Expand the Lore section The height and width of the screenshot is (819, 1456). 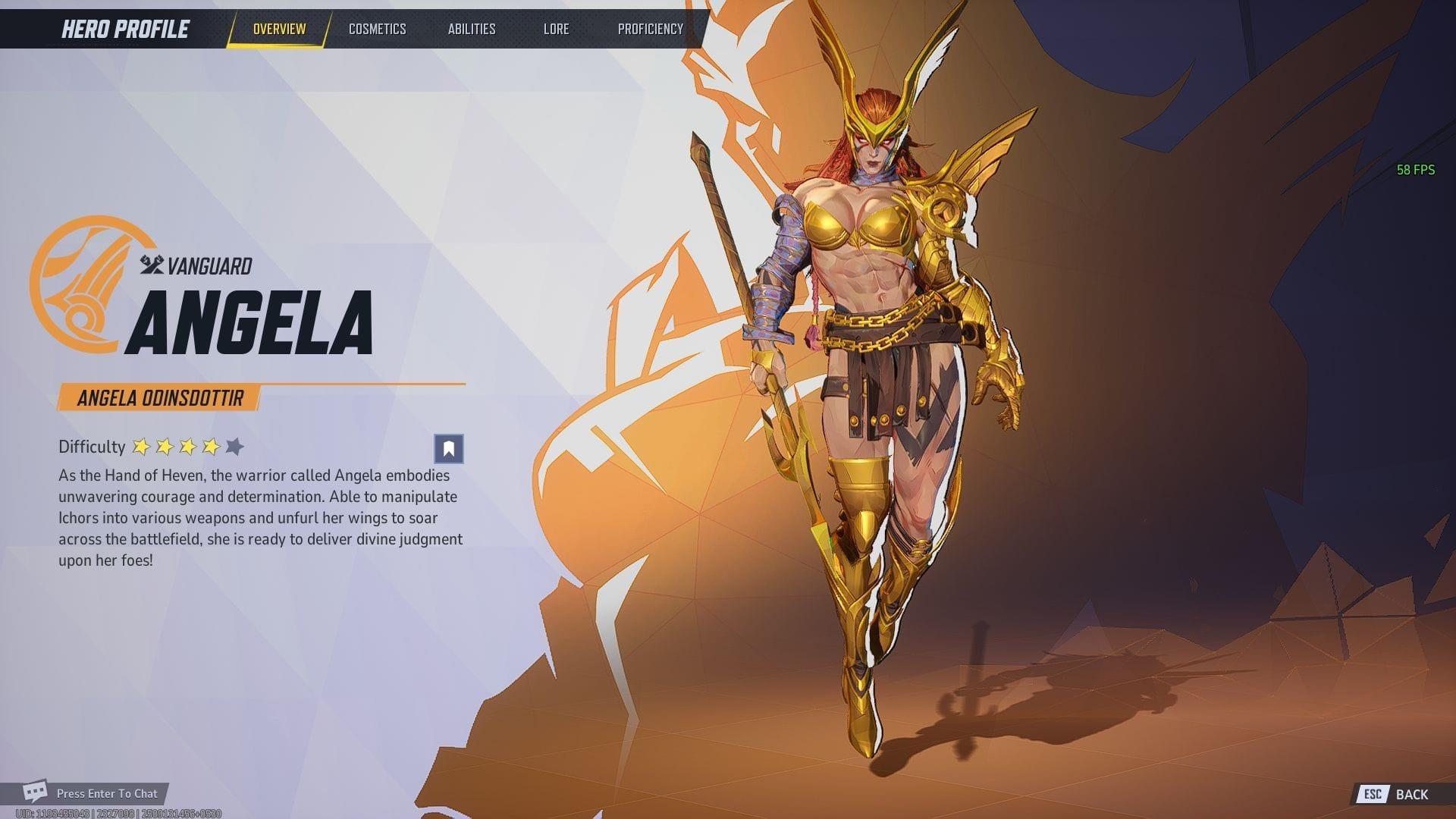[x=557, y=29]
